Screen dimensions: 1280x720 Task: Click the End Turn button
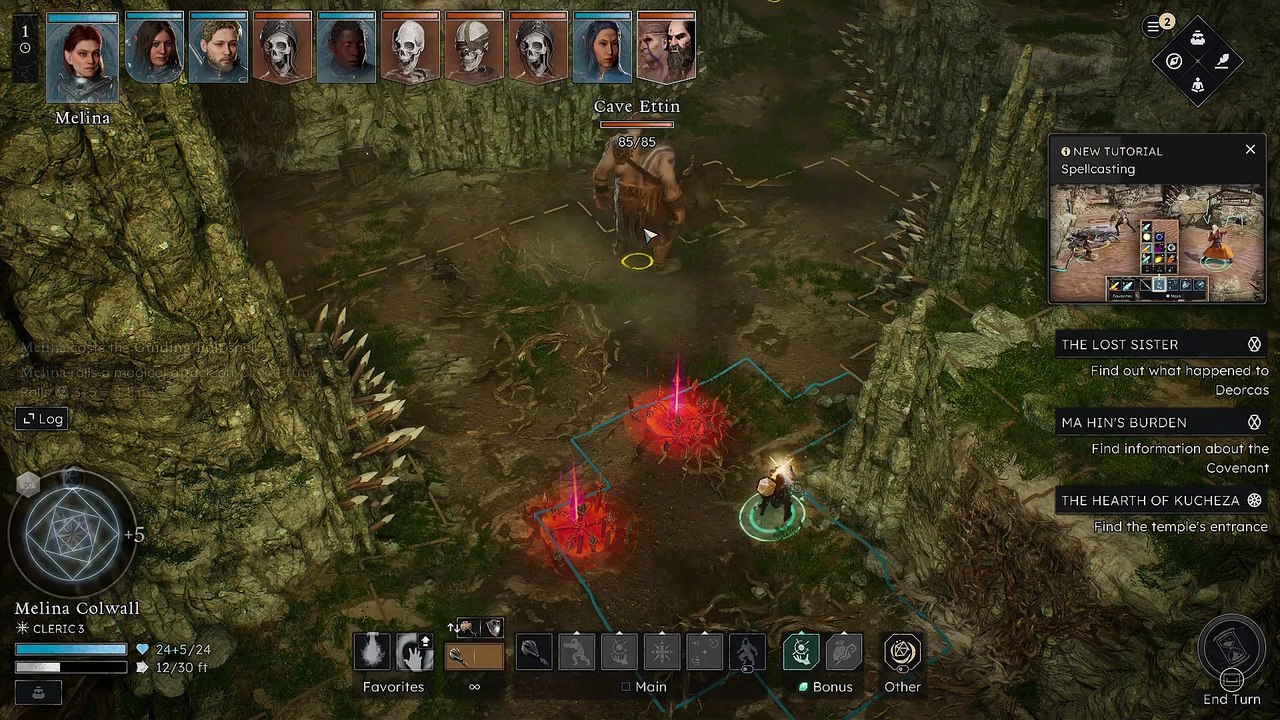(x=1231, y=653)
